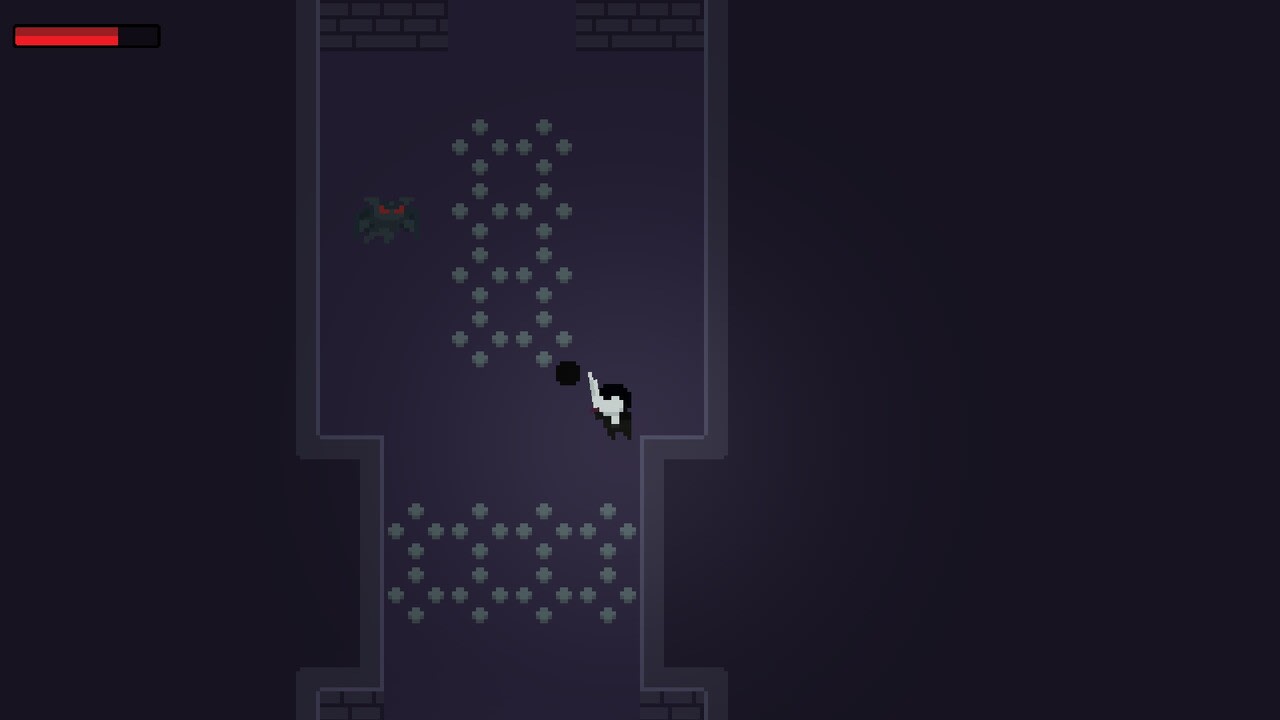This screenshot has height=720, width=1280.
Task: Click the bottom doorway opening of the room
Action: [x=510, y=700]
